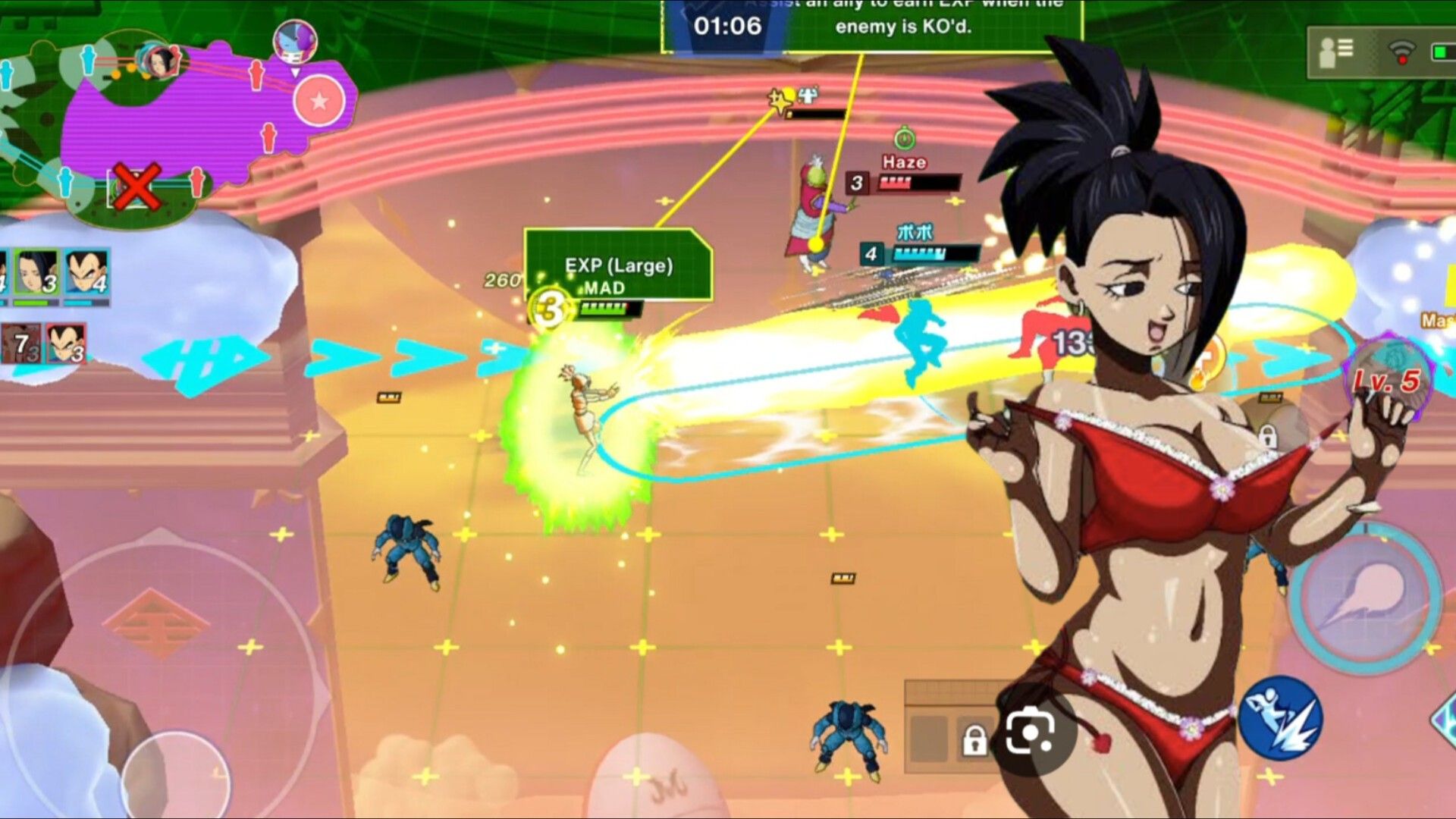The image size is (1456, 819).
Task: Touch the virtual movement joystick thumb
Action: click(x=176, y=777)
